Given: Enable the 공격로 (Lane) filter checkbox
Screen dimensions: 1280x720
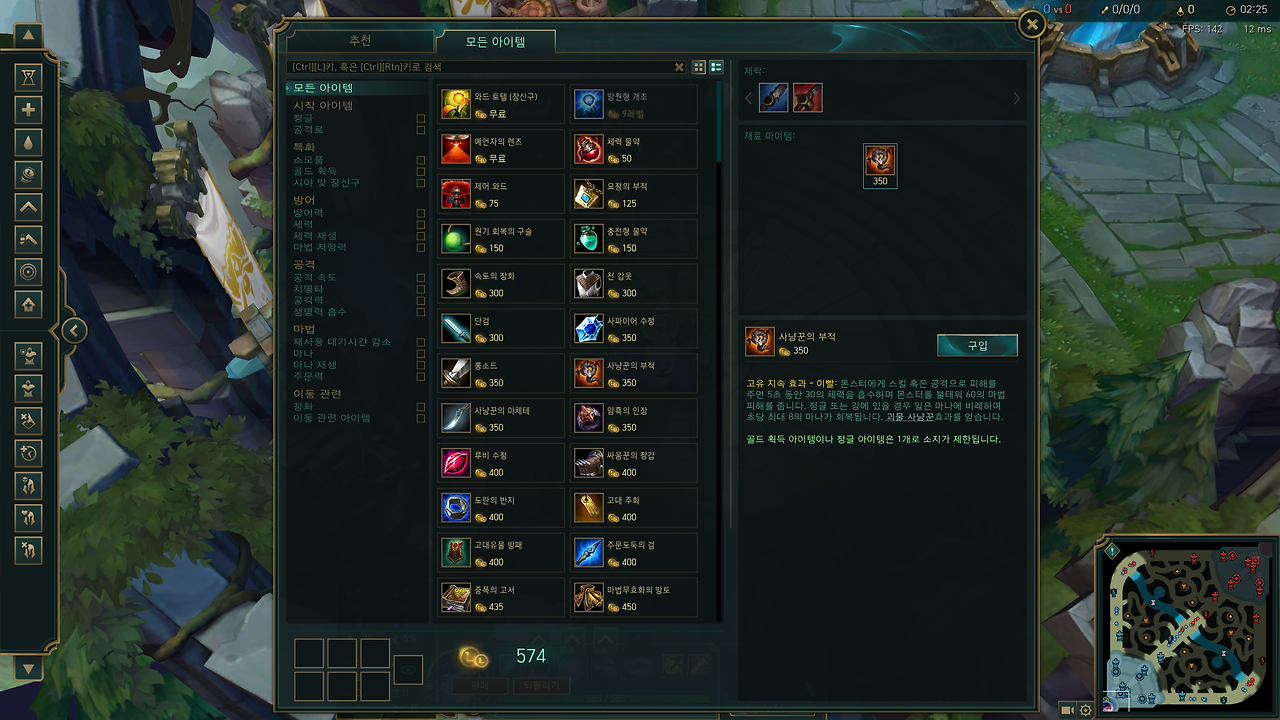Looking at the screenshot, I should coord(423,129).
